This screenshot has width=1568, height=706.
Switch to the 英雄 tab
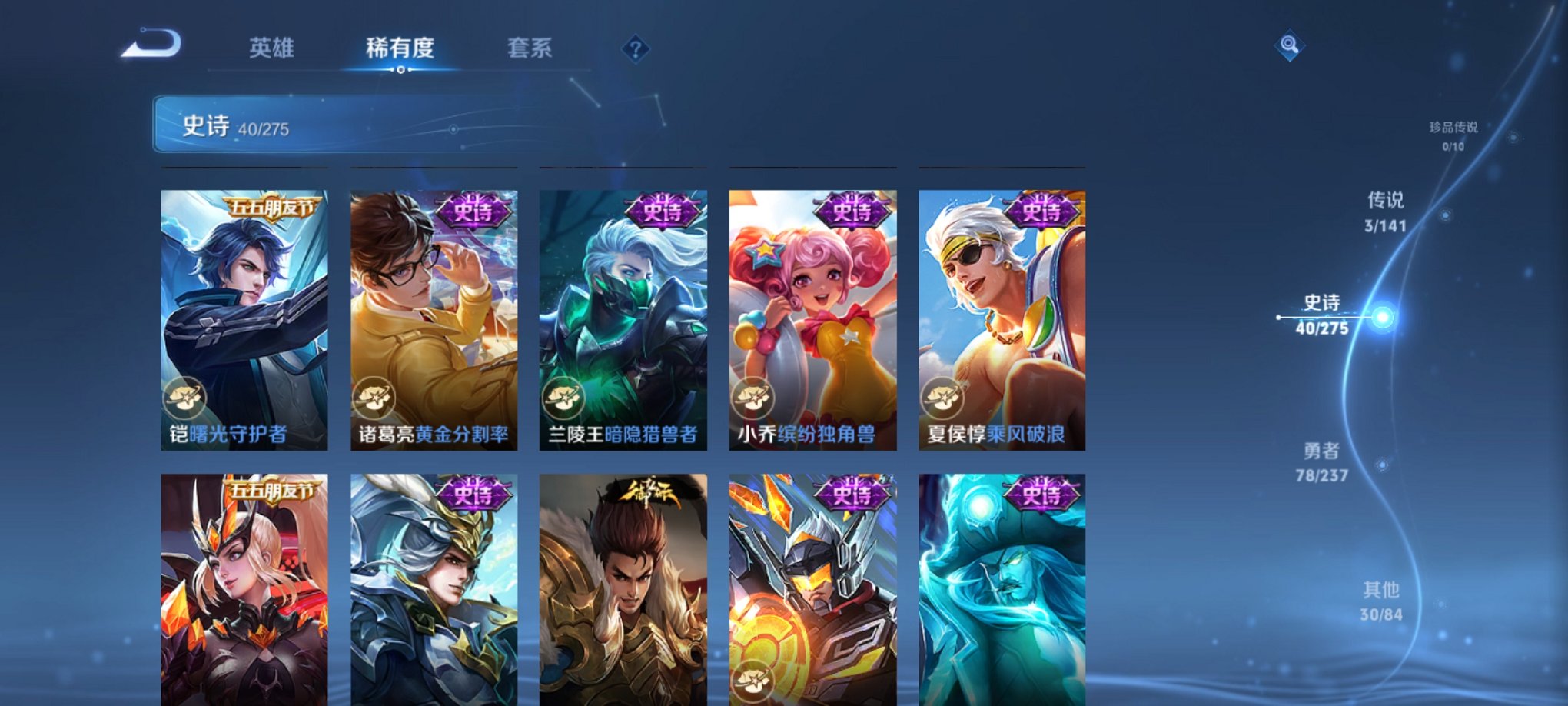(274, 48)
